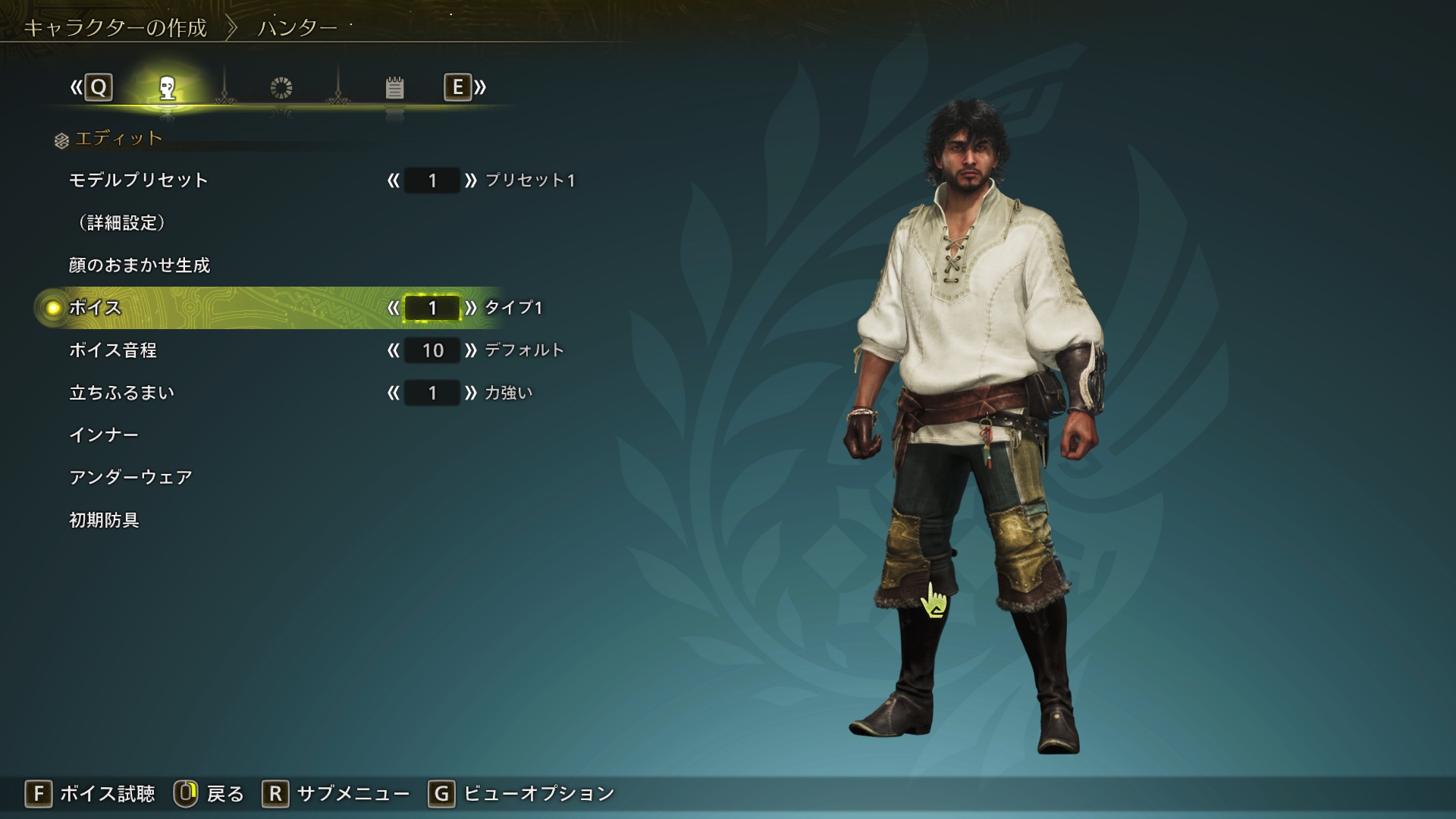Screen dimensions: 1456x819
Task: Click the Back (戻る) button
Action: [210, 794]
